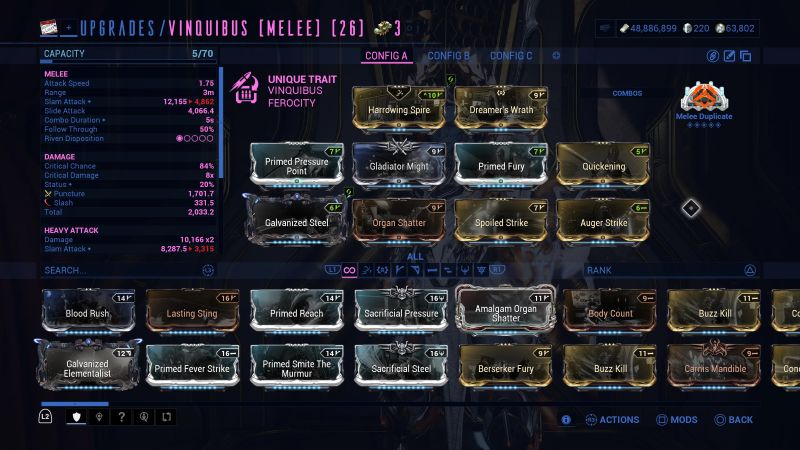The image size is (800, 450).
Task: Click the mod search field
Action: pos(120,270)
